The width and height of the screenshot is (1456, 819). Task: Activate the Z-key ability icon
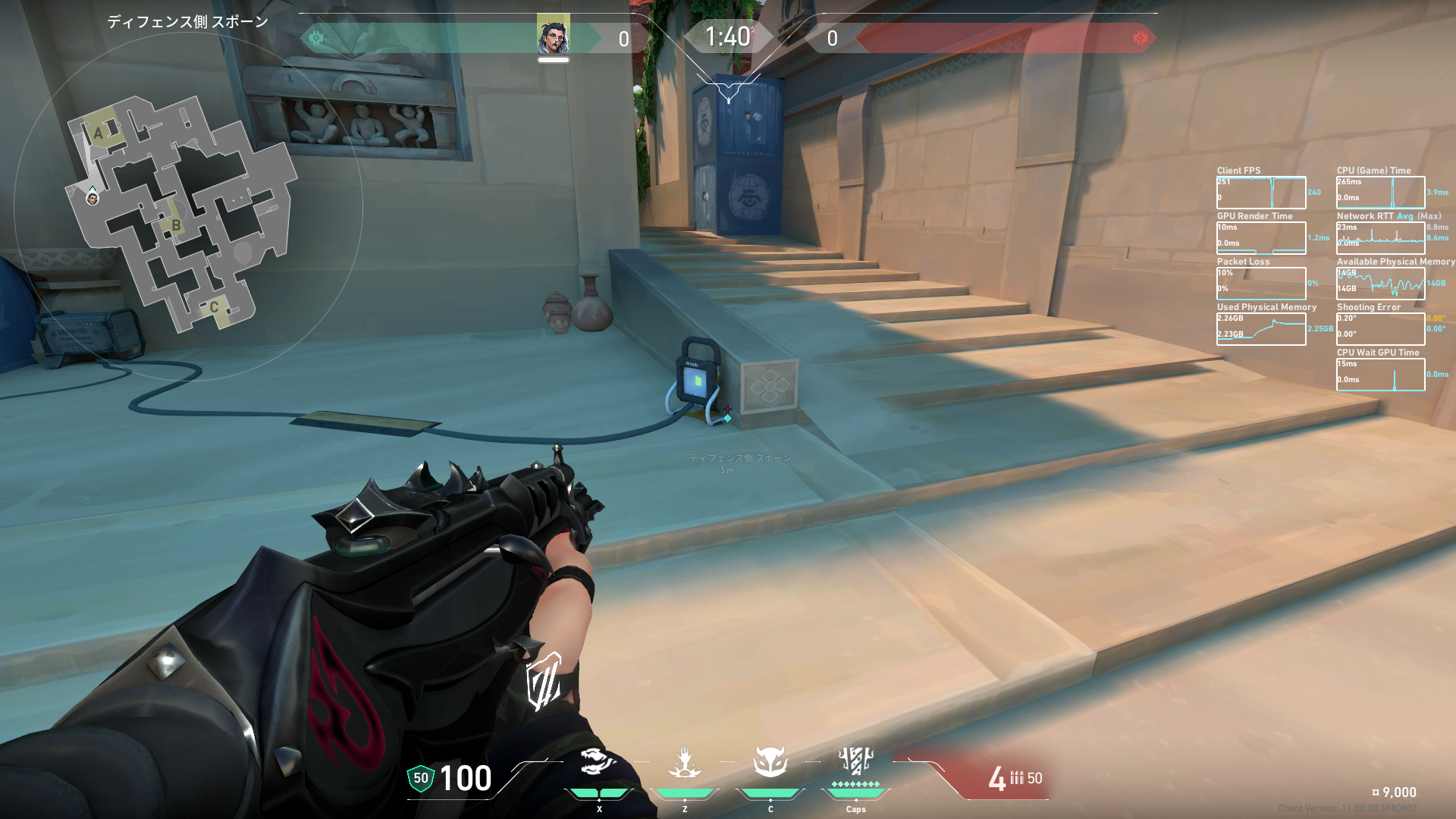(684, 763)
